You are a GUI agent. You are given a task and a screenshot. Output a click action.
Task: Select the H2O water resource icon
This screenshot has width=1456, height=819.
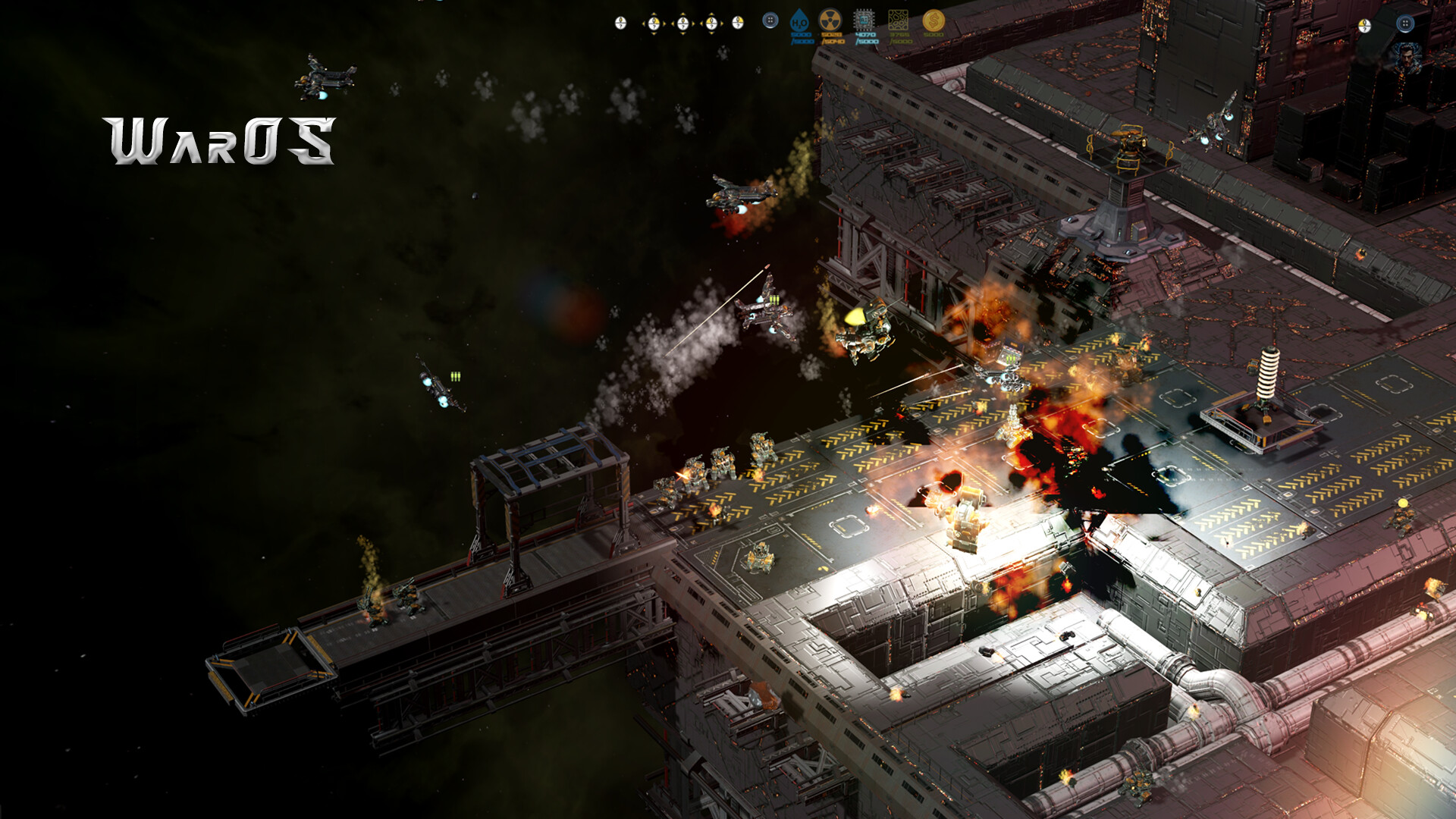[799, 20]
